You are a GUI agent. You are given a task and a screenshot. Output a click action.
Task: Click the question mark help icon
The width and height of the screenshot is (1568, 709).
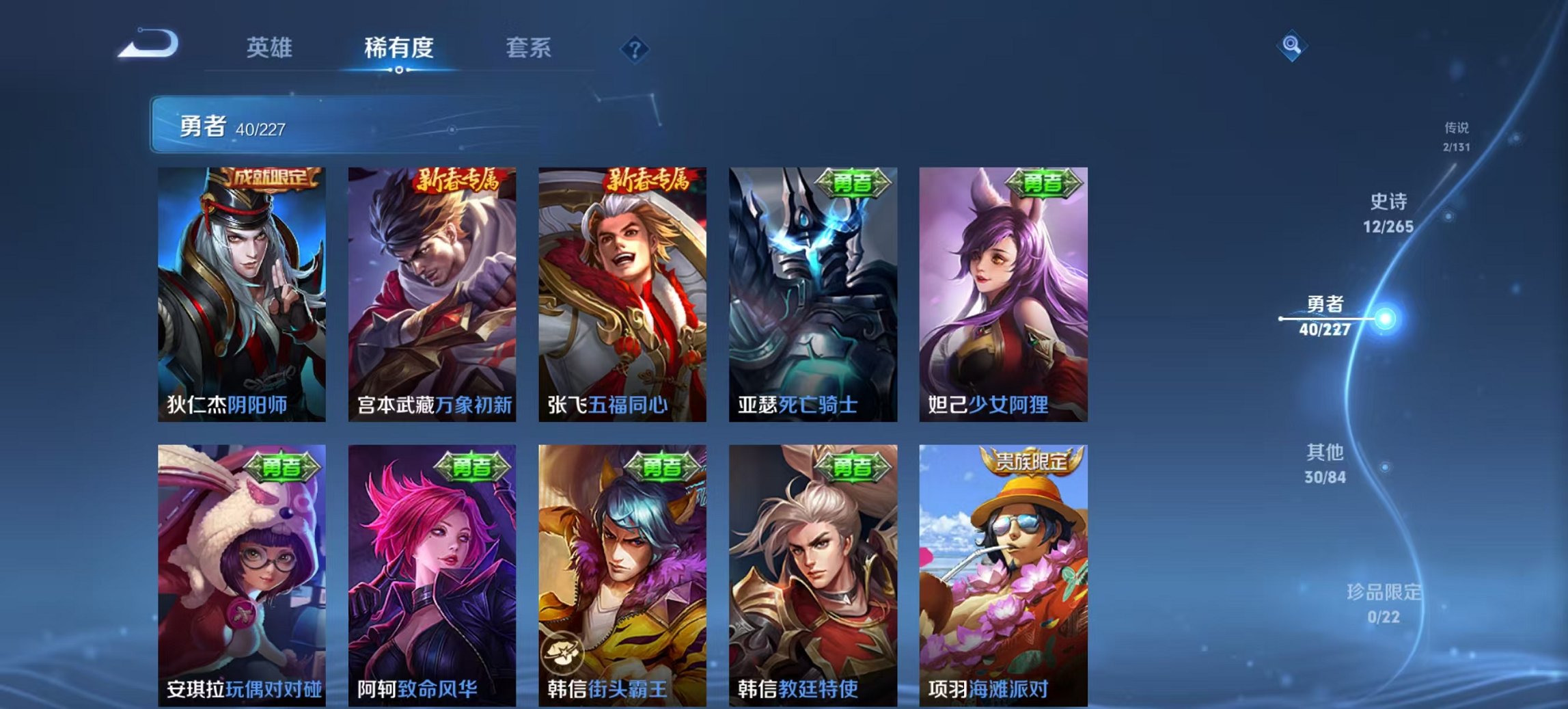(x=635, y=48)
